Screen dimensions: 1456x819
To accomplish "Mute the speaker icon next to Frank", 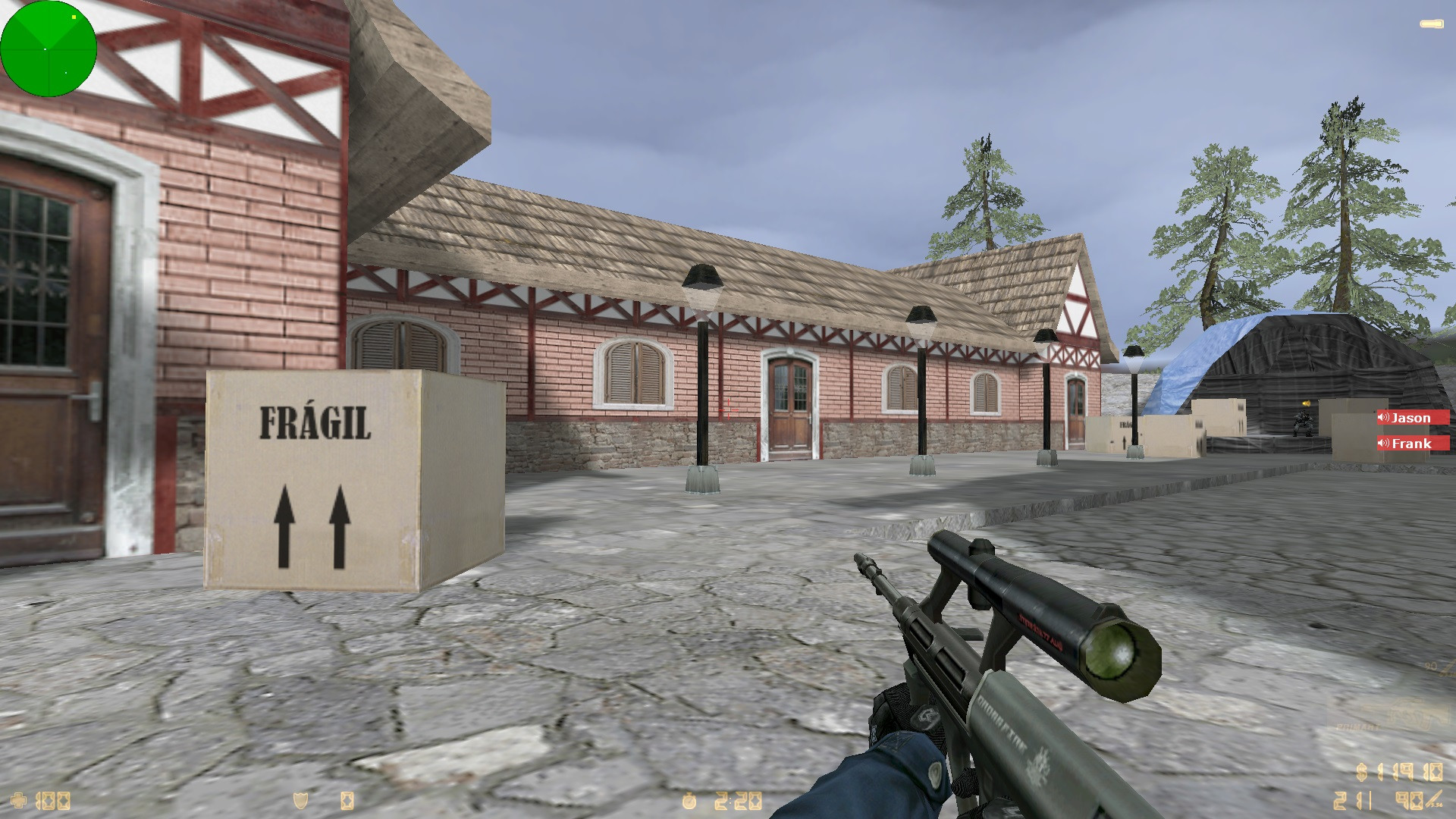I will point(1385,444).
